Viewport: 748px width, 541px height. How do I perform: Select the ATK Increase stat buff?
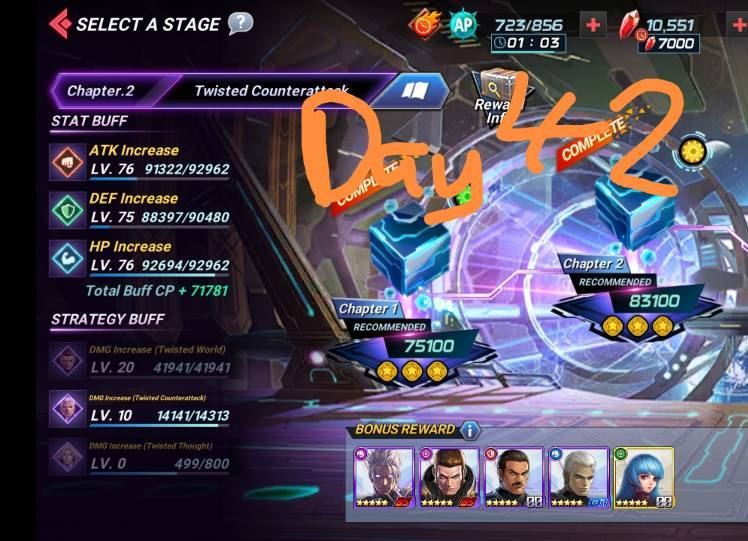coord(68,161)
